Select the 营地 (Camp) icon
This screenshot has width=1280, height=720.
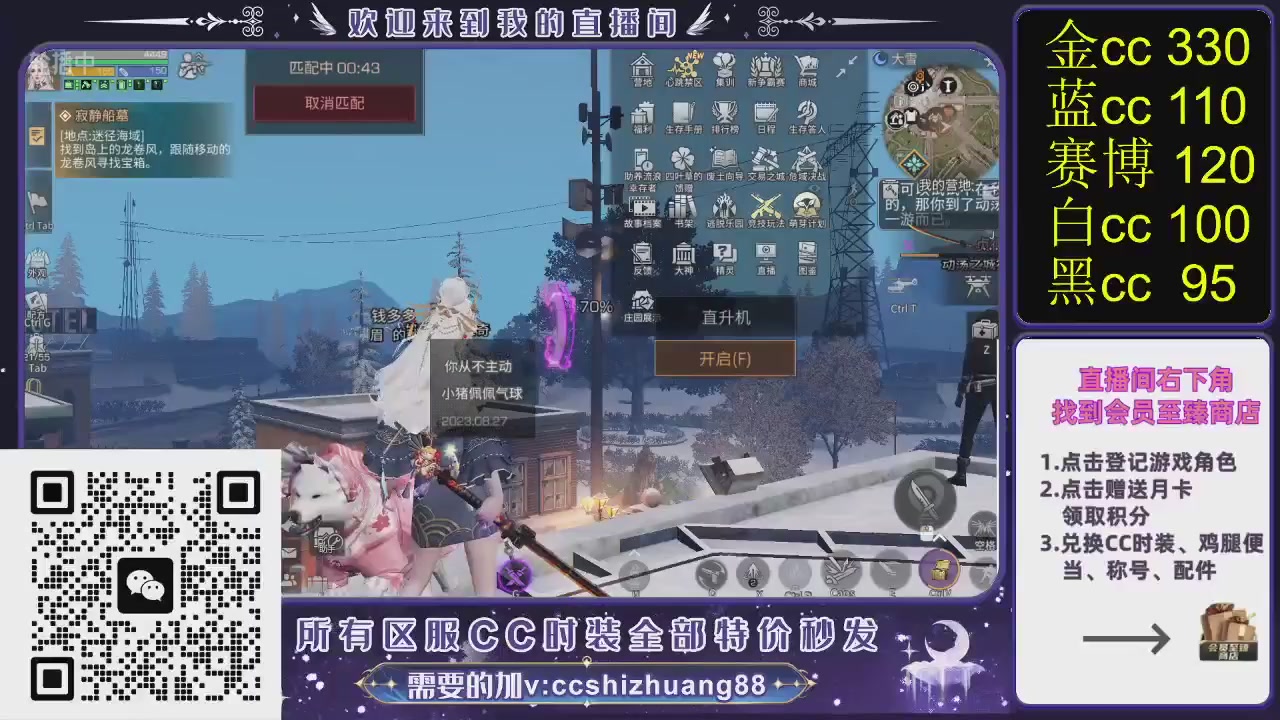[643, 65]
